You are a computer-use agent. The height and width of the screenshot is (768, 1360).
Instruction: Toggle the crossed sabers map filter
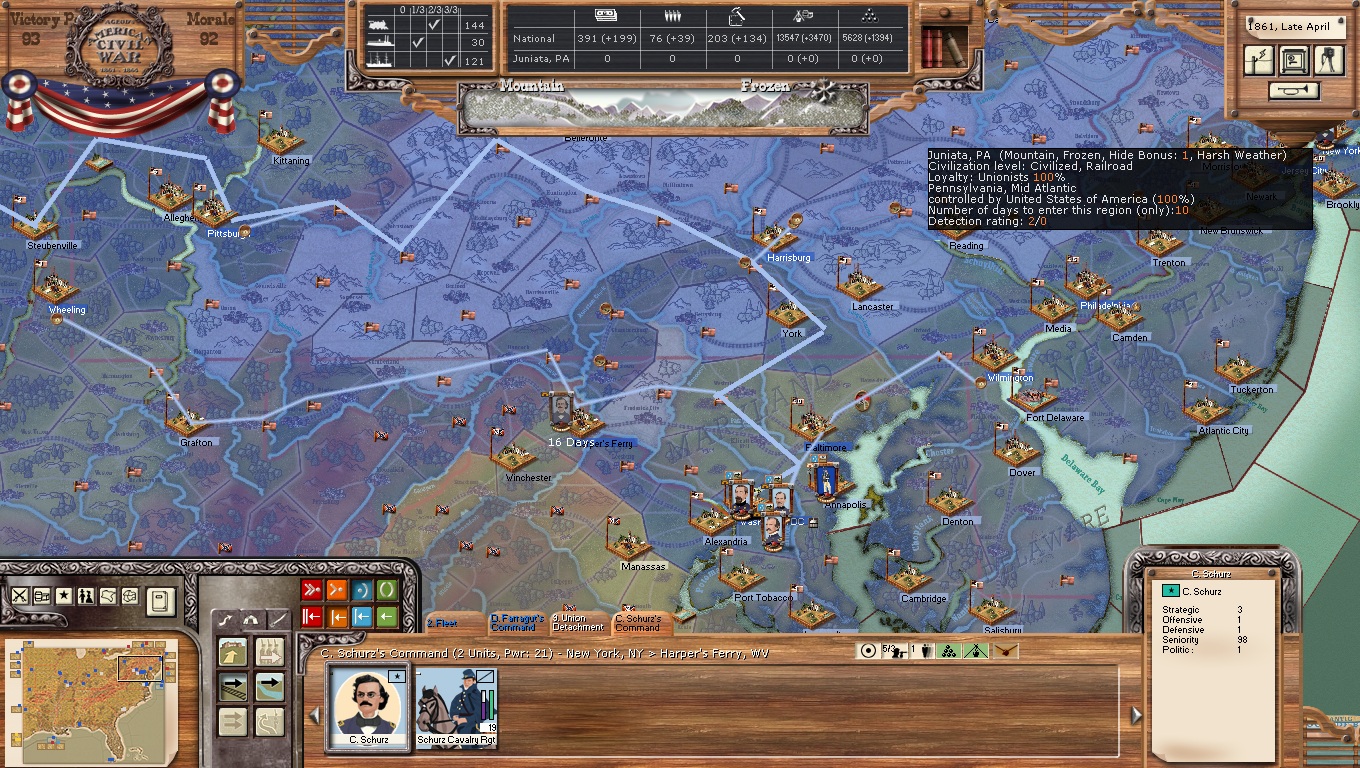20,596
